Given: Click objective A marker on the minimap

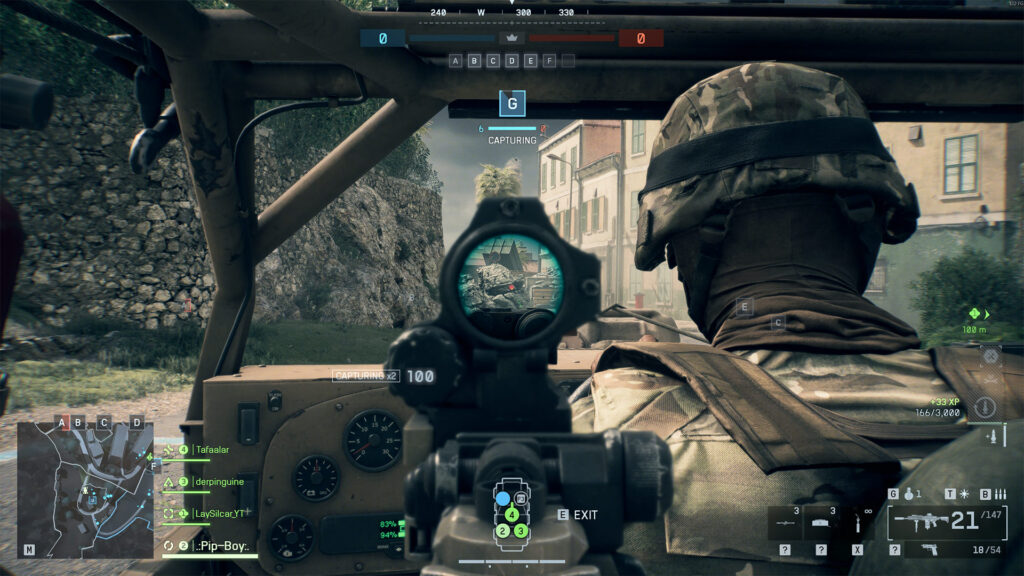Looking at the screenshot, I should coord(62,422).
